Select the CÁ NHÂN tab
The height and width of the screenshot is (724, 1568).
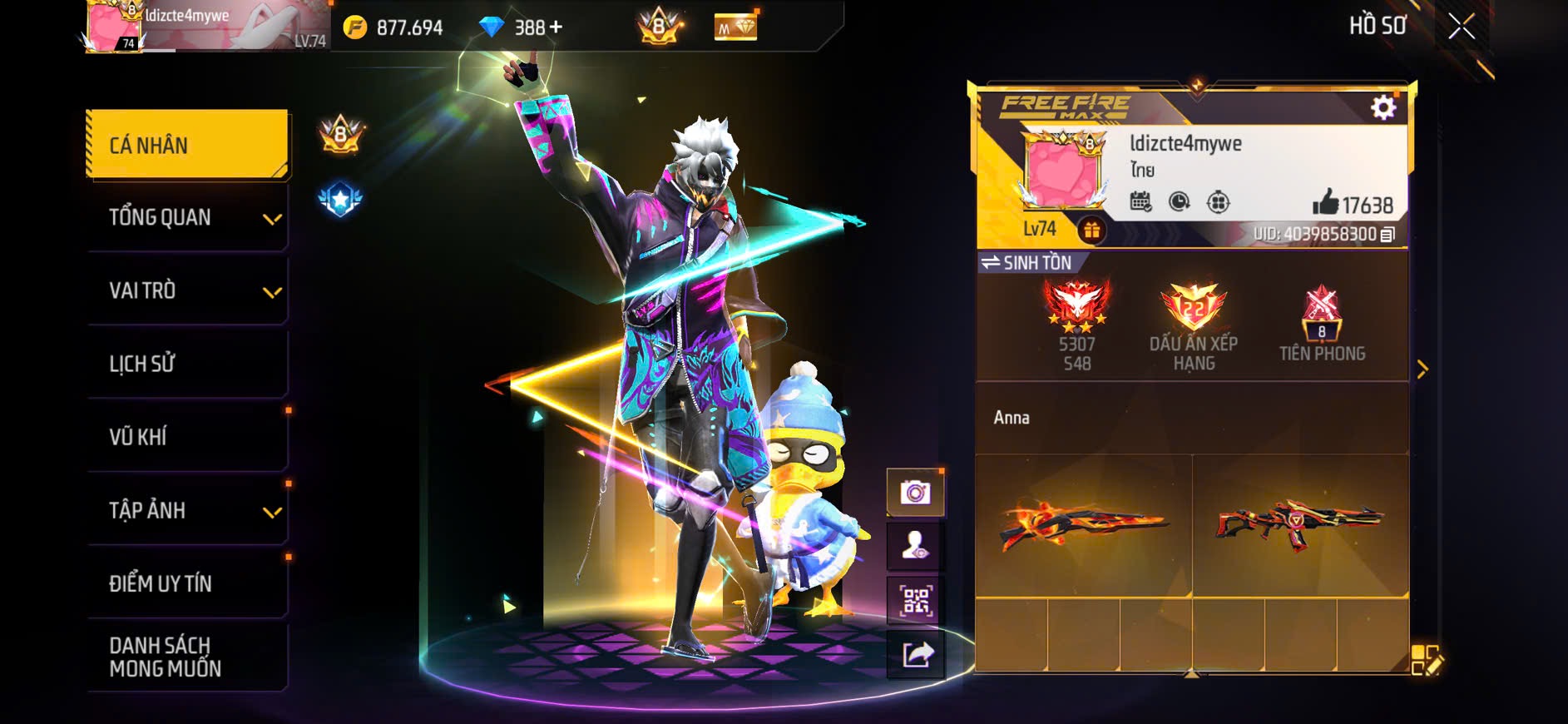pos(187,145)
